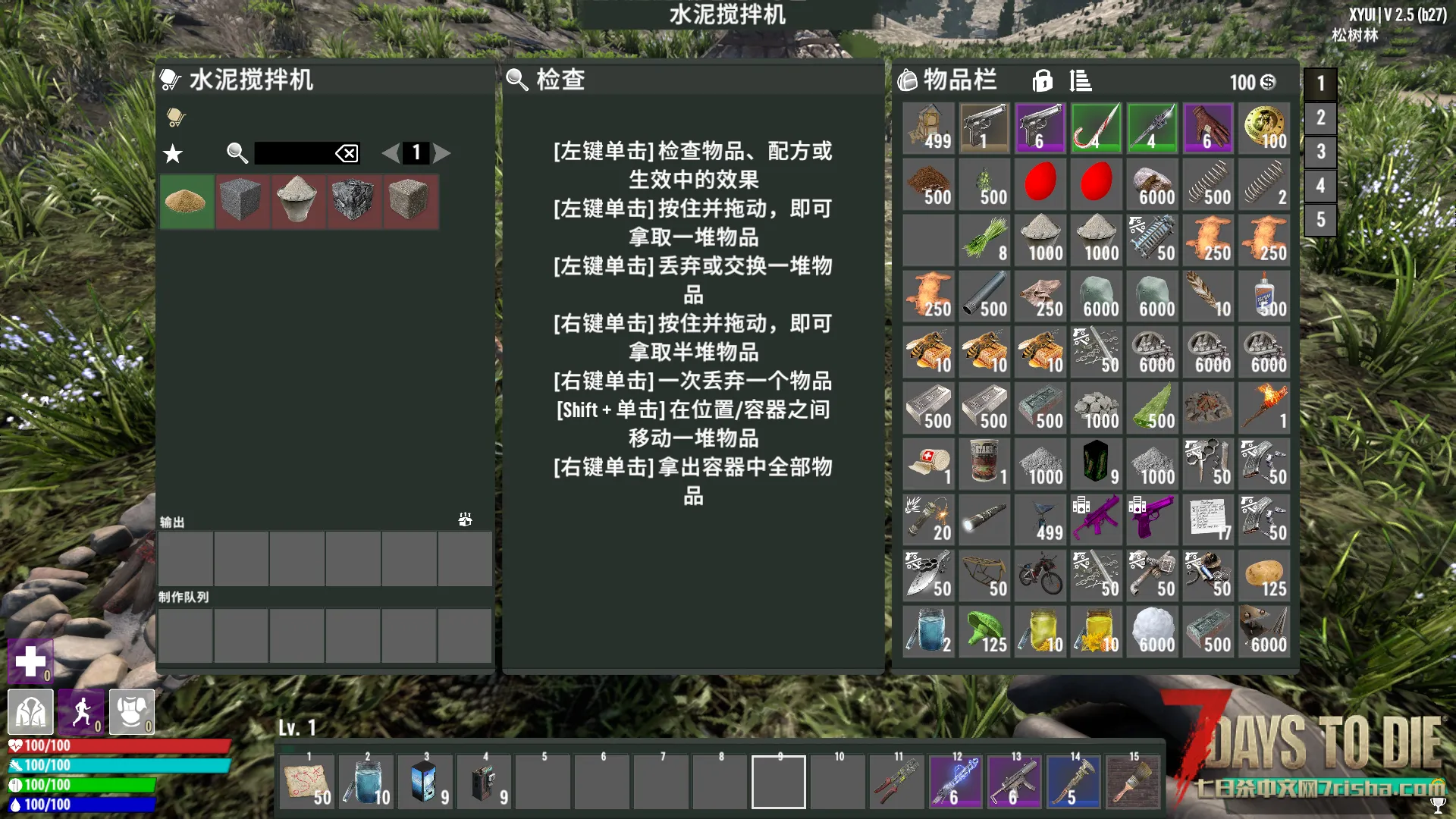The width and height of the screenshot is (1456, 819).
Task: Pick the potato stack of 125
Action: click(1264, 576)
